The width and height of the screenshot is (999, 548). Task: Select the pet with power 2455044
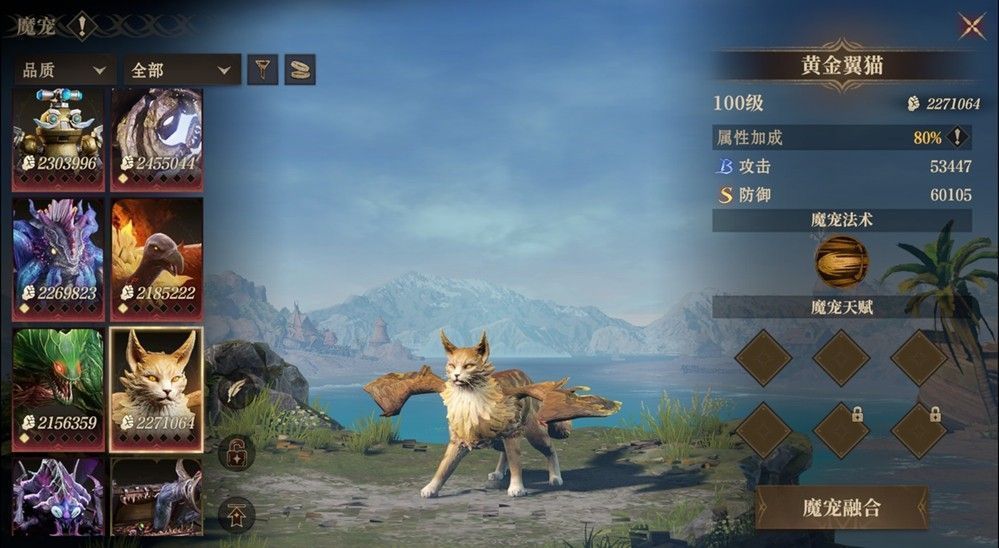point(157,137)
